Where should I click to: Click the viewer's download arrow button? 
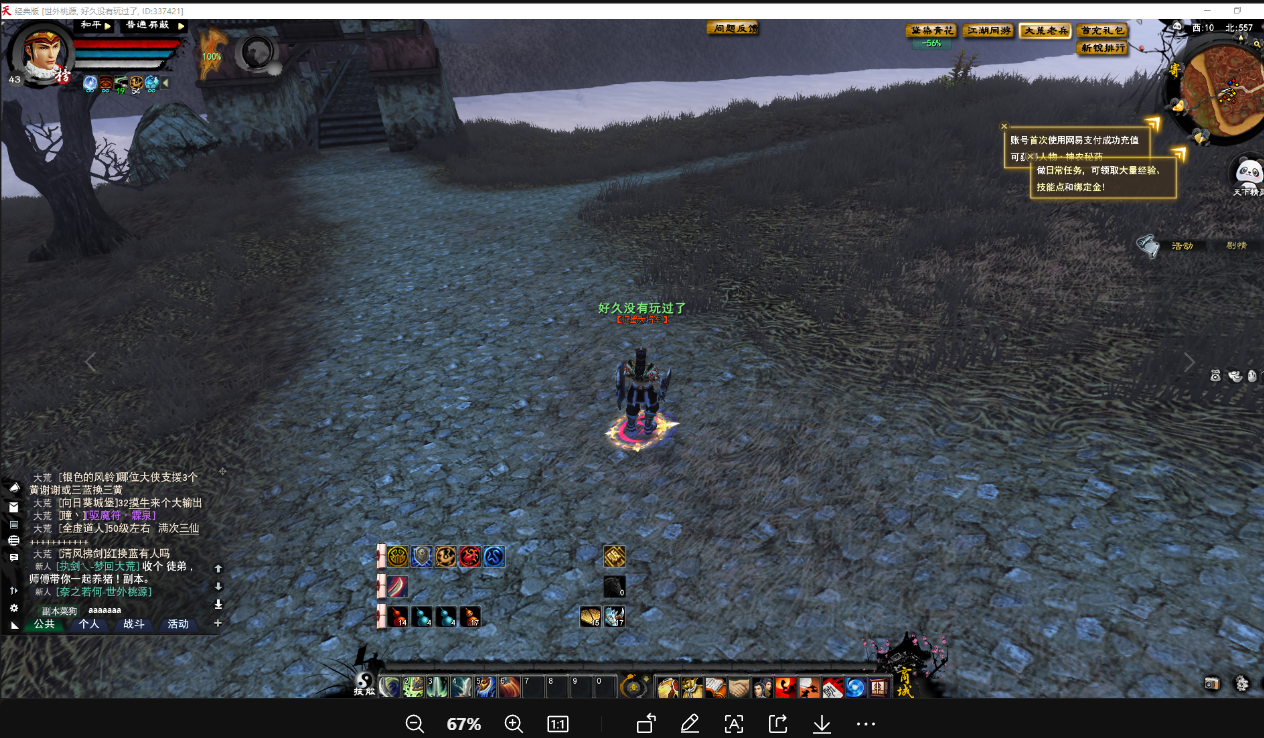pyautogui.click(x=822, y=724)
